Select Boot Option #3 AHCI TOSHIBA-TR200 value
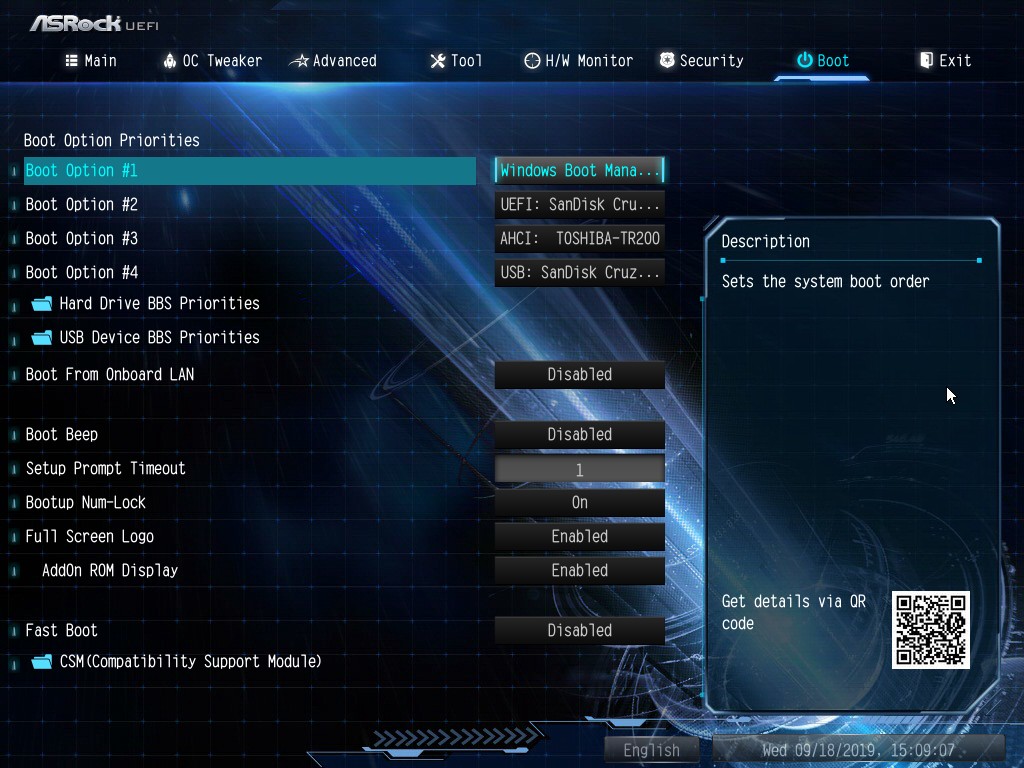This screenshot has height=768, width=1024. click(x=580, y=239)
